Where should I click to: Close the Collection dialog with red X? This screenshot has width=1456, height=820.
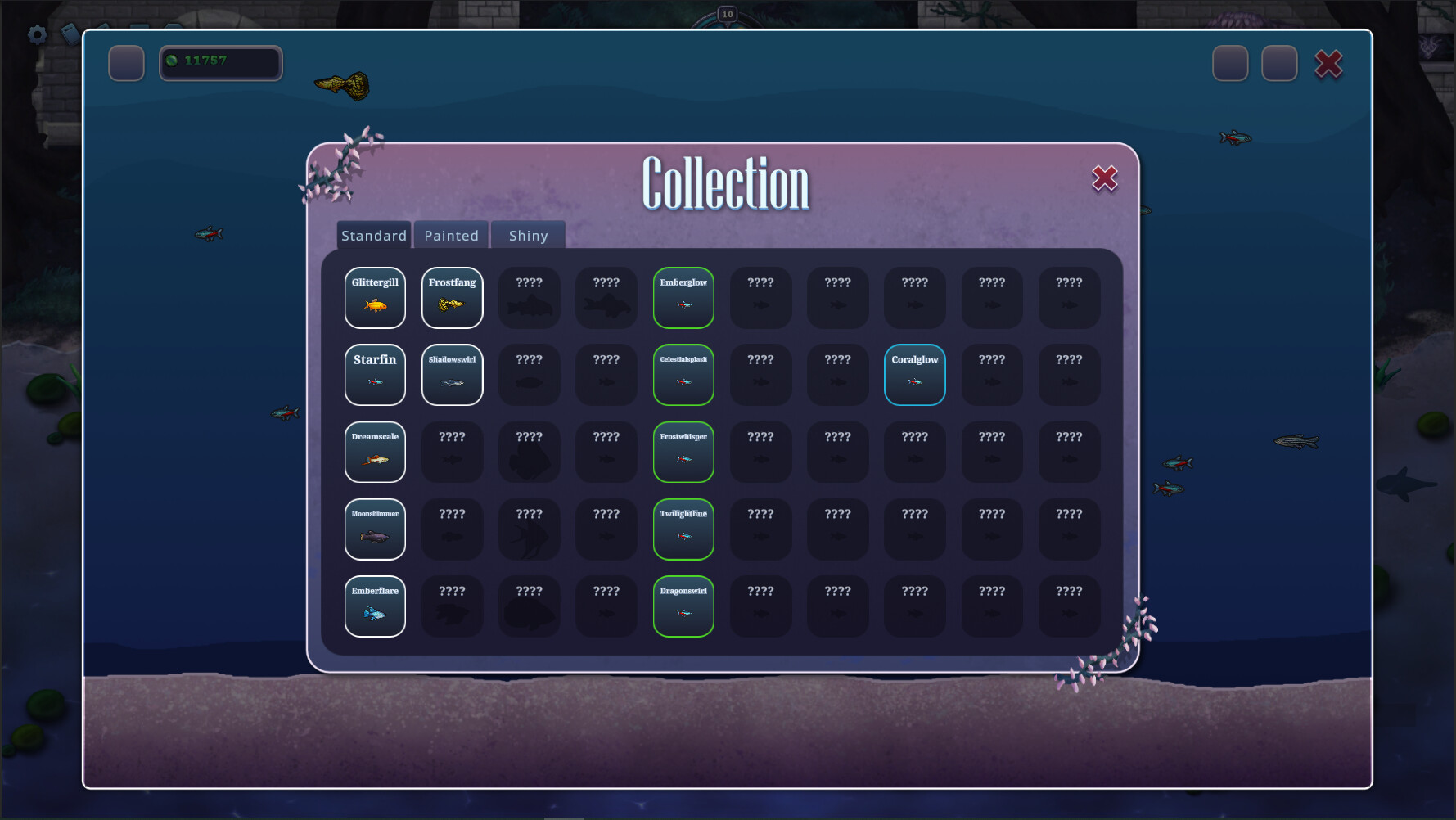tap(1104, 178)
